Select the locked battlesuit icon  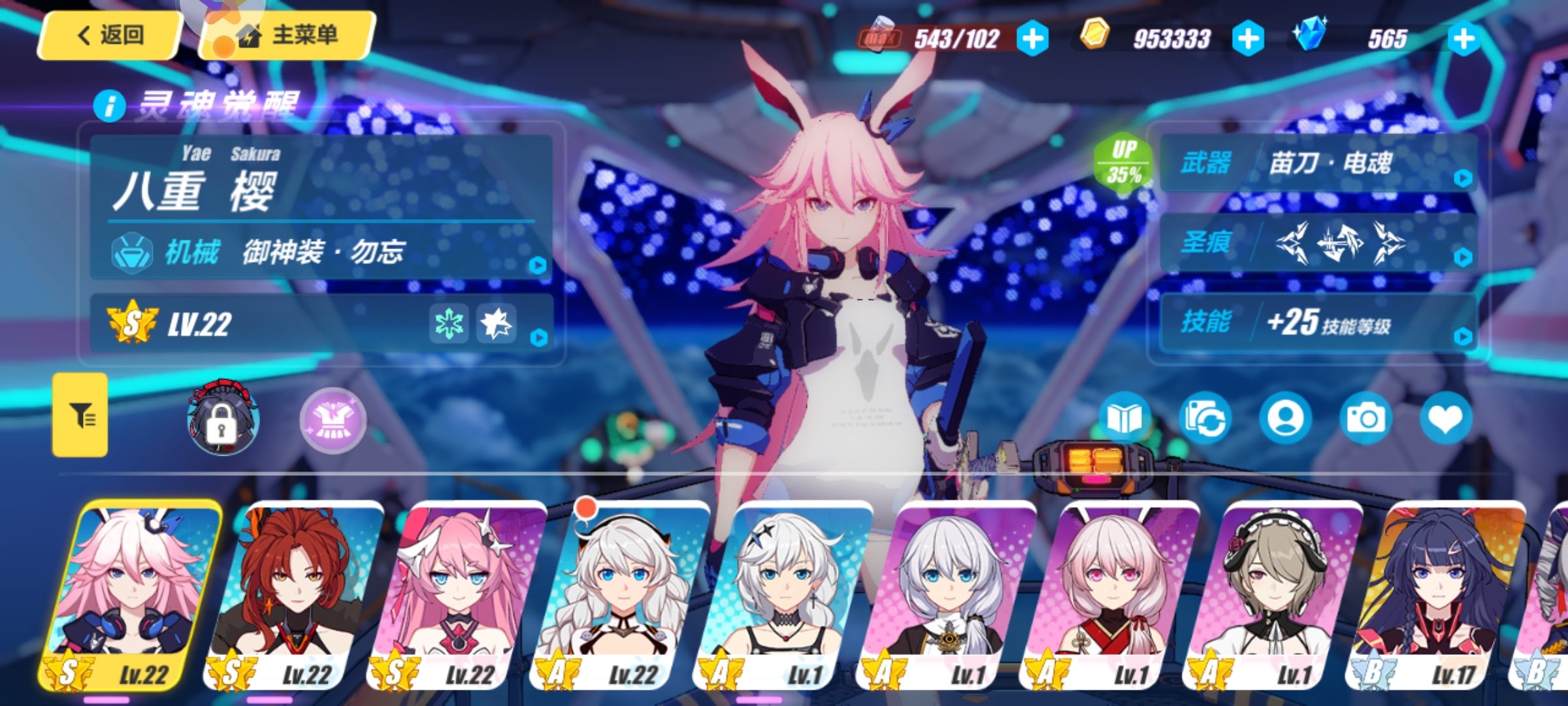(x=222, y=418)
